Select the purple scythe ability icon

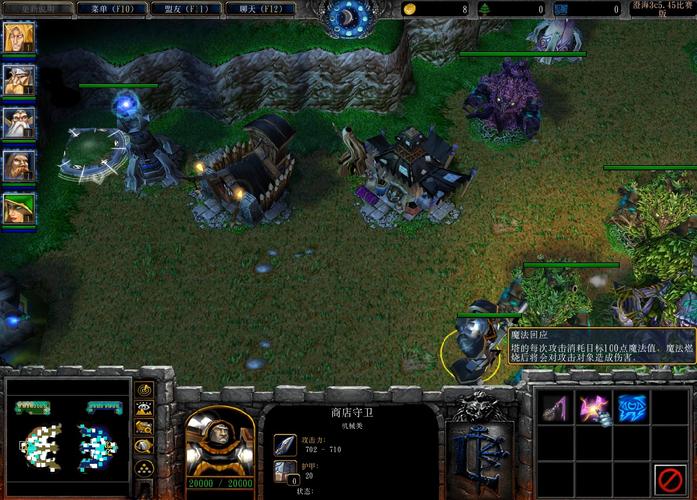tap(553, 405)
